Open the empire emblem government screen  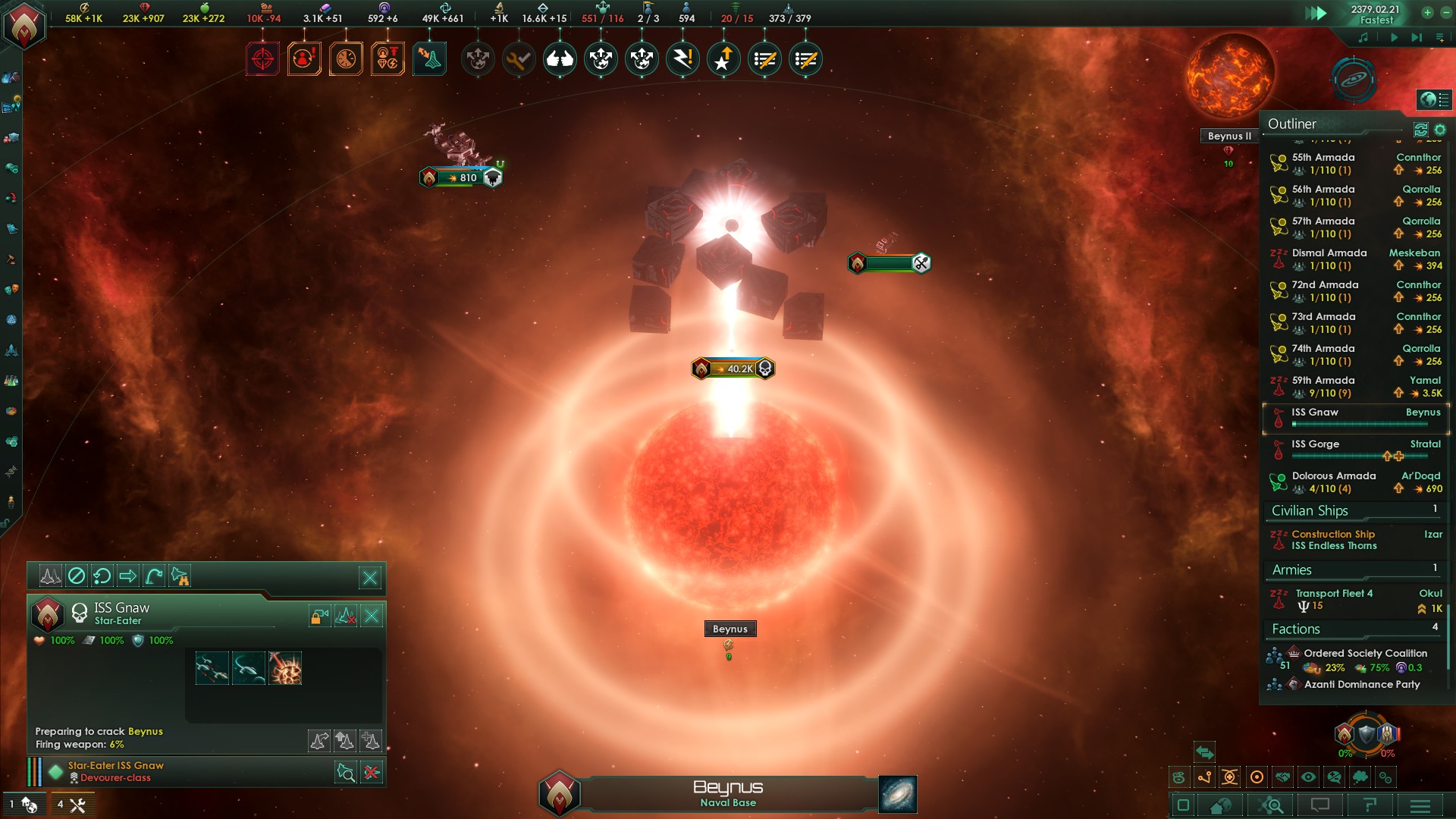pos(24,24)
